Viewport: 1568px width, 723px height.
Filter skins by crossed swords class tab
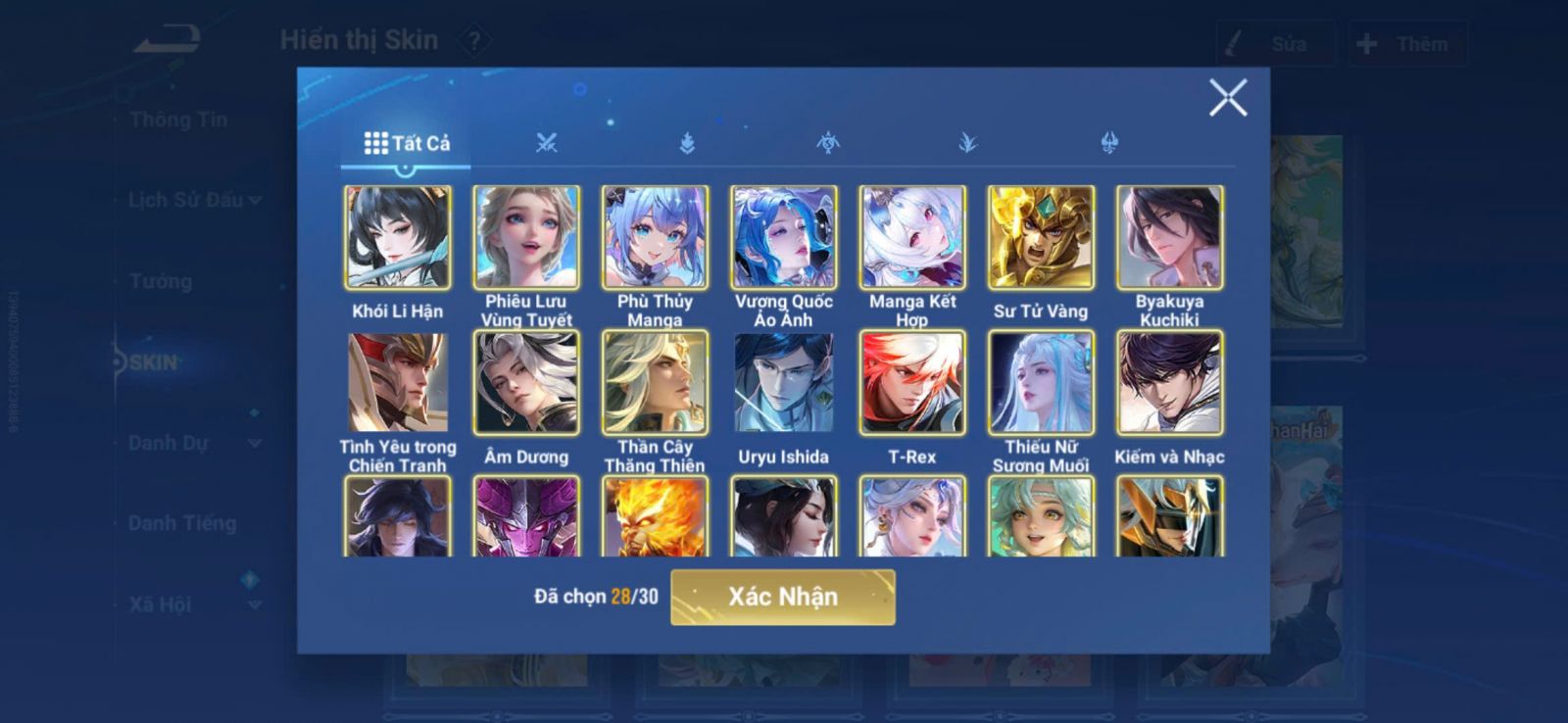pos(546,144)
